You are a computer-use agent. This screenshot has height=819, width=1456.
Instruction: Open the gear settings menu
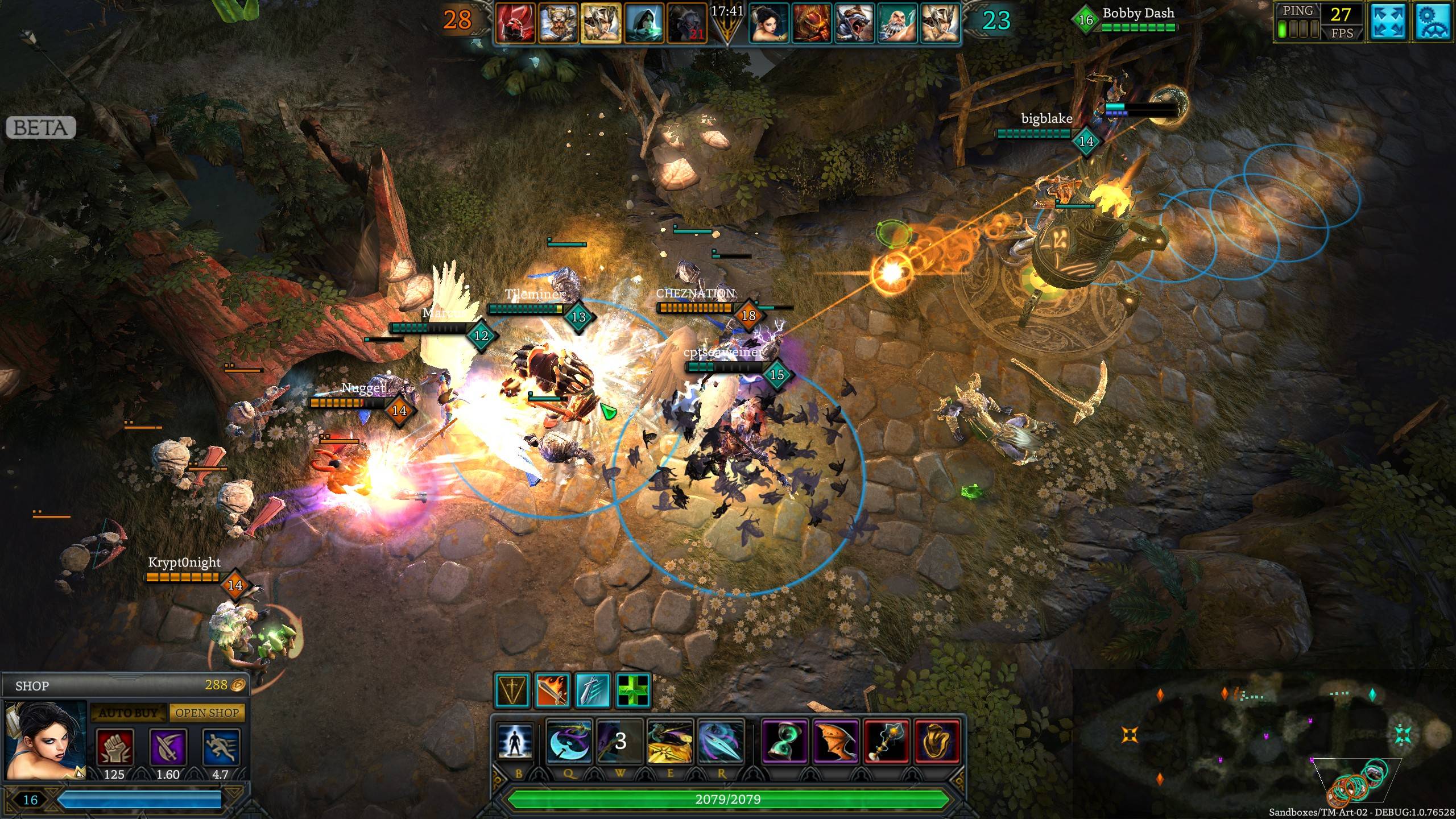[x=1433, y=23]
